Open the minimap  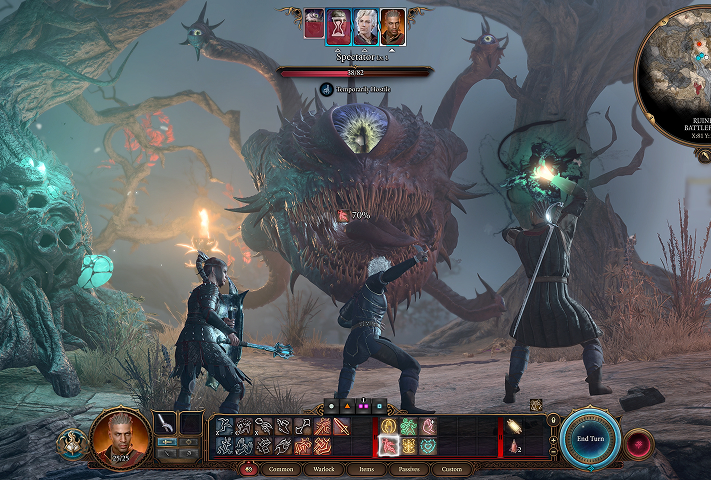click(x=680, y=60)
